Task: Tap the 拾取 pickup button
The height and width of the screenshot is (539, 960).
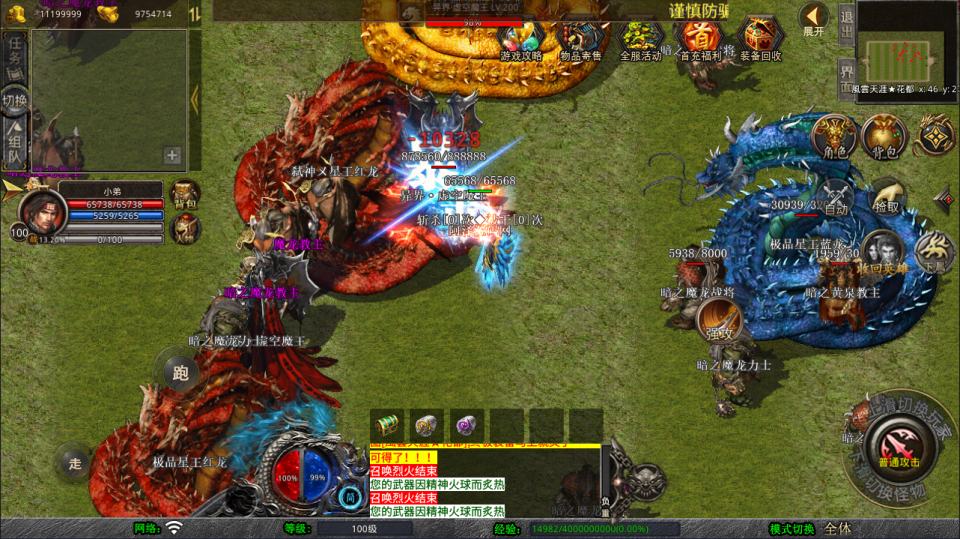Action: click(x=886, y=200)
